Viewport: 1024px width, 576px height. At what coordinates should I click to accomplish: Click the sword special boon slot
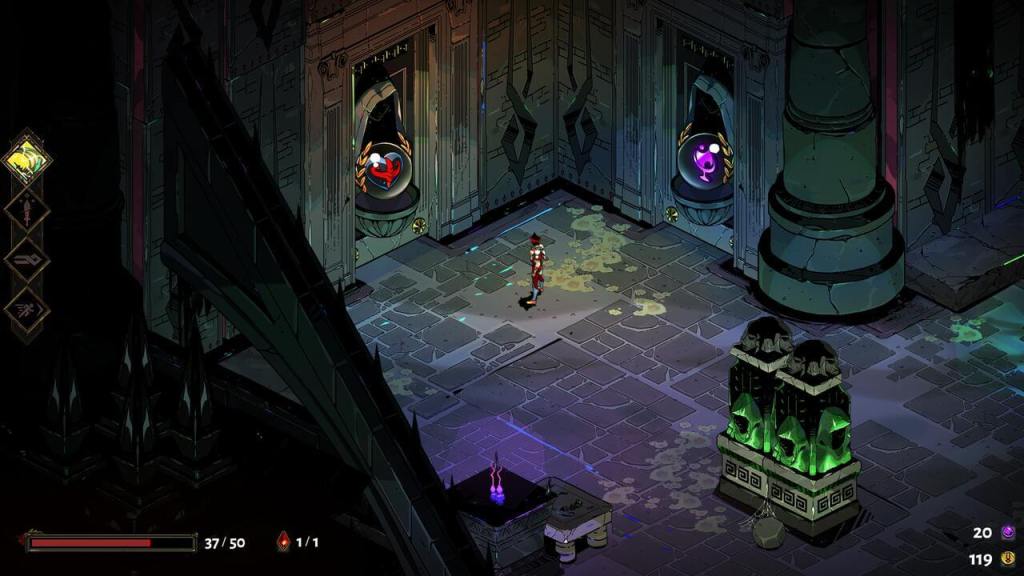coord(27,209)
